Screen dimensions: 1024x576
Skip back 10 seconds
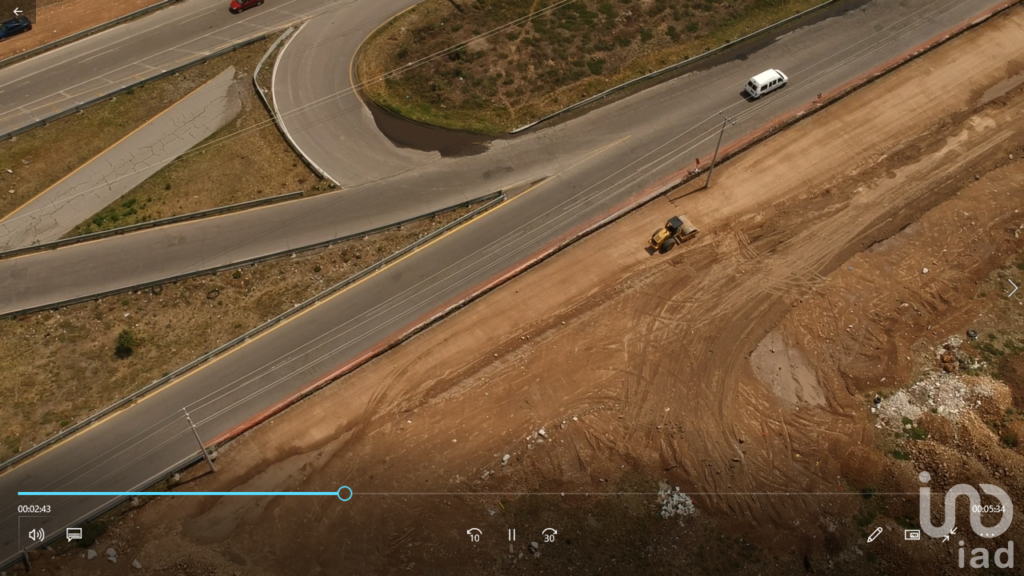(x=474, y=535)
